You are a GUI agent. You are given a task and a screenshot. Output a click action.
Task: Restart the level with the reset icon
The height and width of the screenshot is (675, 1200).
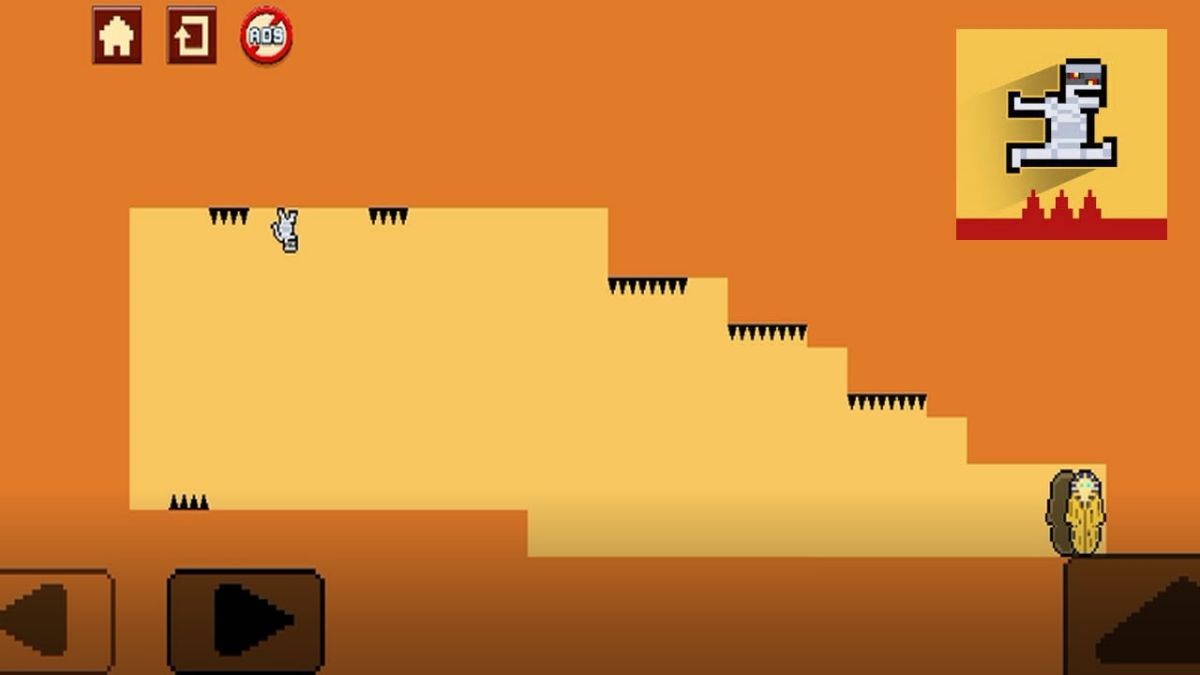[191, 36]
